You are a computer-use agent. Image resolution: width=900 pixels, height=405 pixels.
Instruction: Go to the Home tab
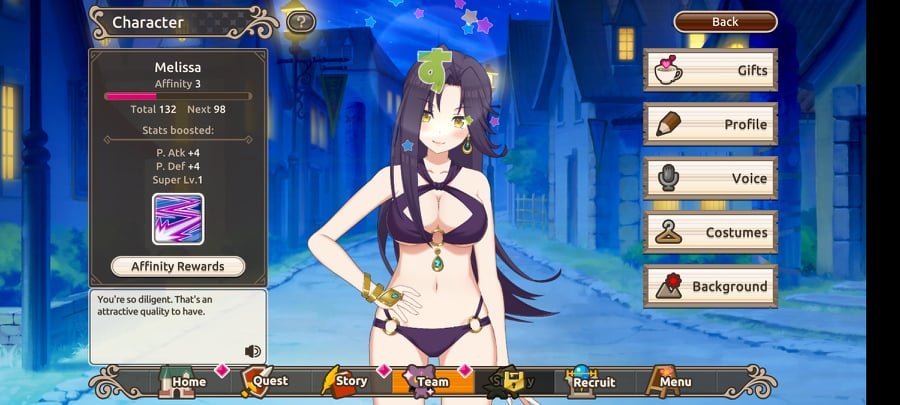(180, 381)
